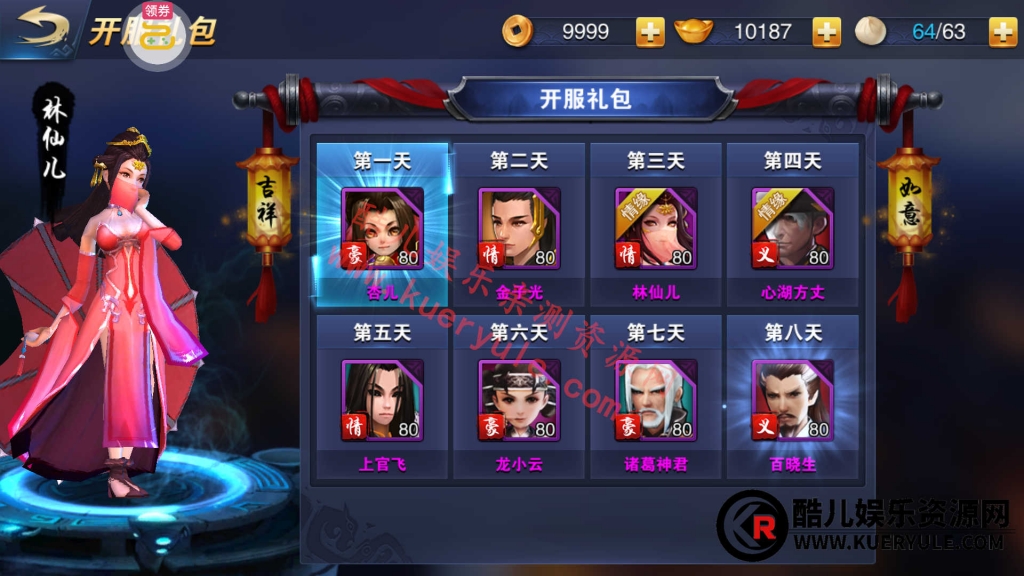Refill stamina buns using plus button
This screenshot has width=1024, height=576.
coord(1002,32)
